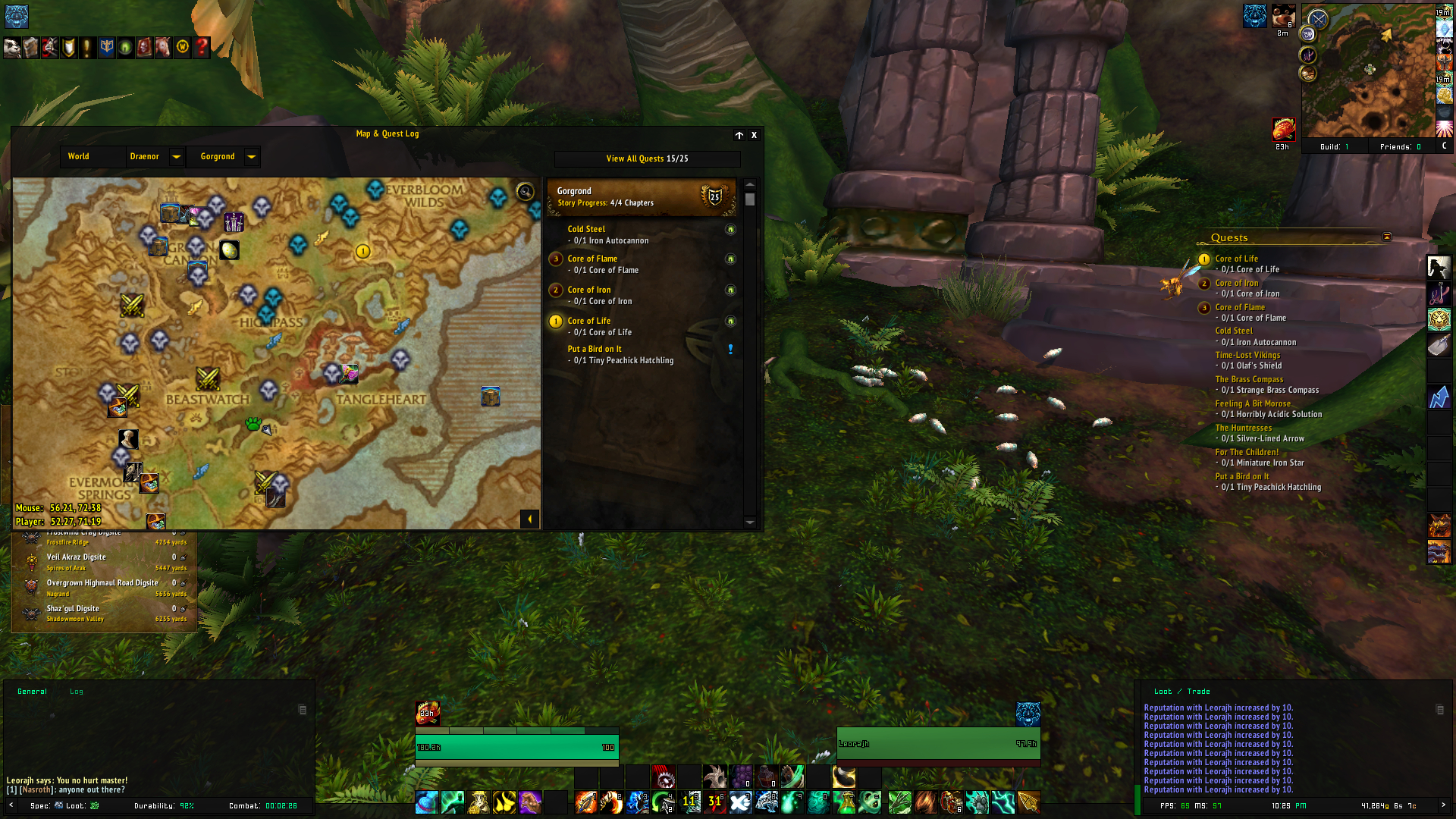View All Quests 15/25
Screen dimensions: 1456x819
click(647, 159)
